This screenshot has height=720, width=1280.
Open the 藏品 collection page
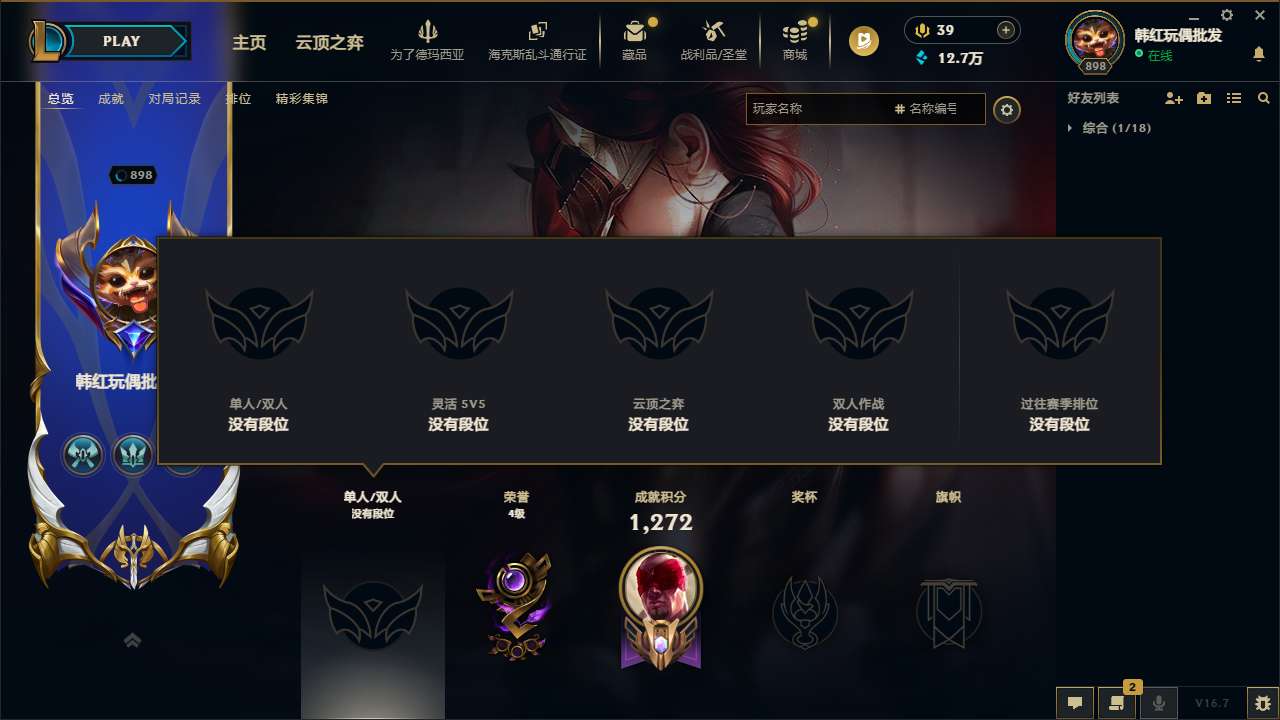(635, 40)
